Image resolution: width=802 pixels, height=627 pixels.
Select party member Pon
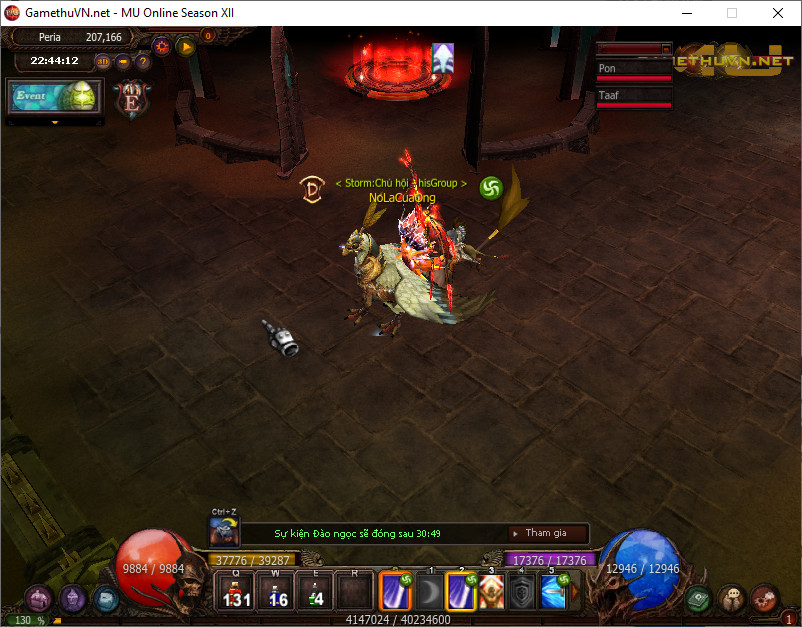[634, 70]
